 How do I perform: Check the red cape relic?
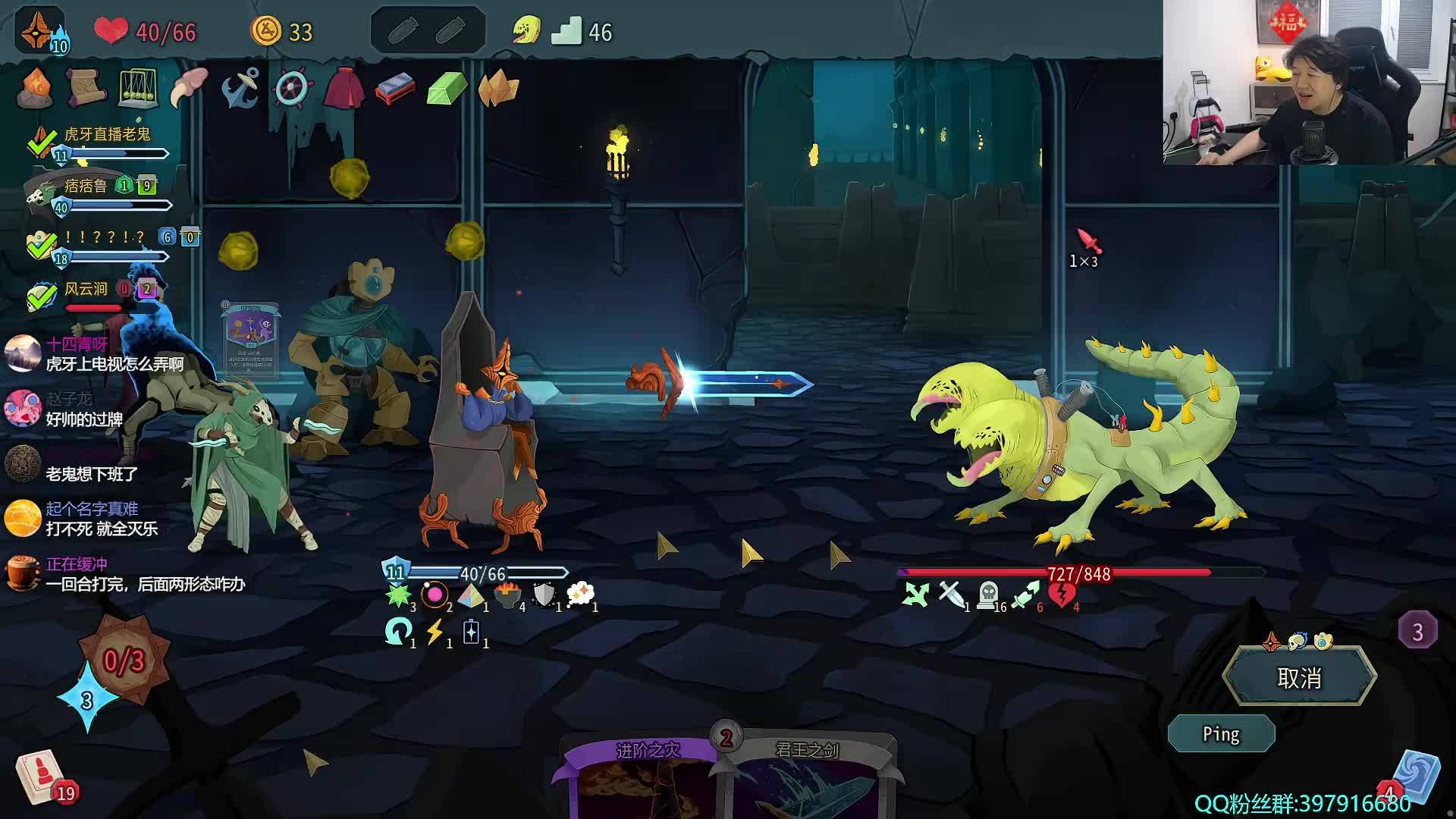click(343, 88)
